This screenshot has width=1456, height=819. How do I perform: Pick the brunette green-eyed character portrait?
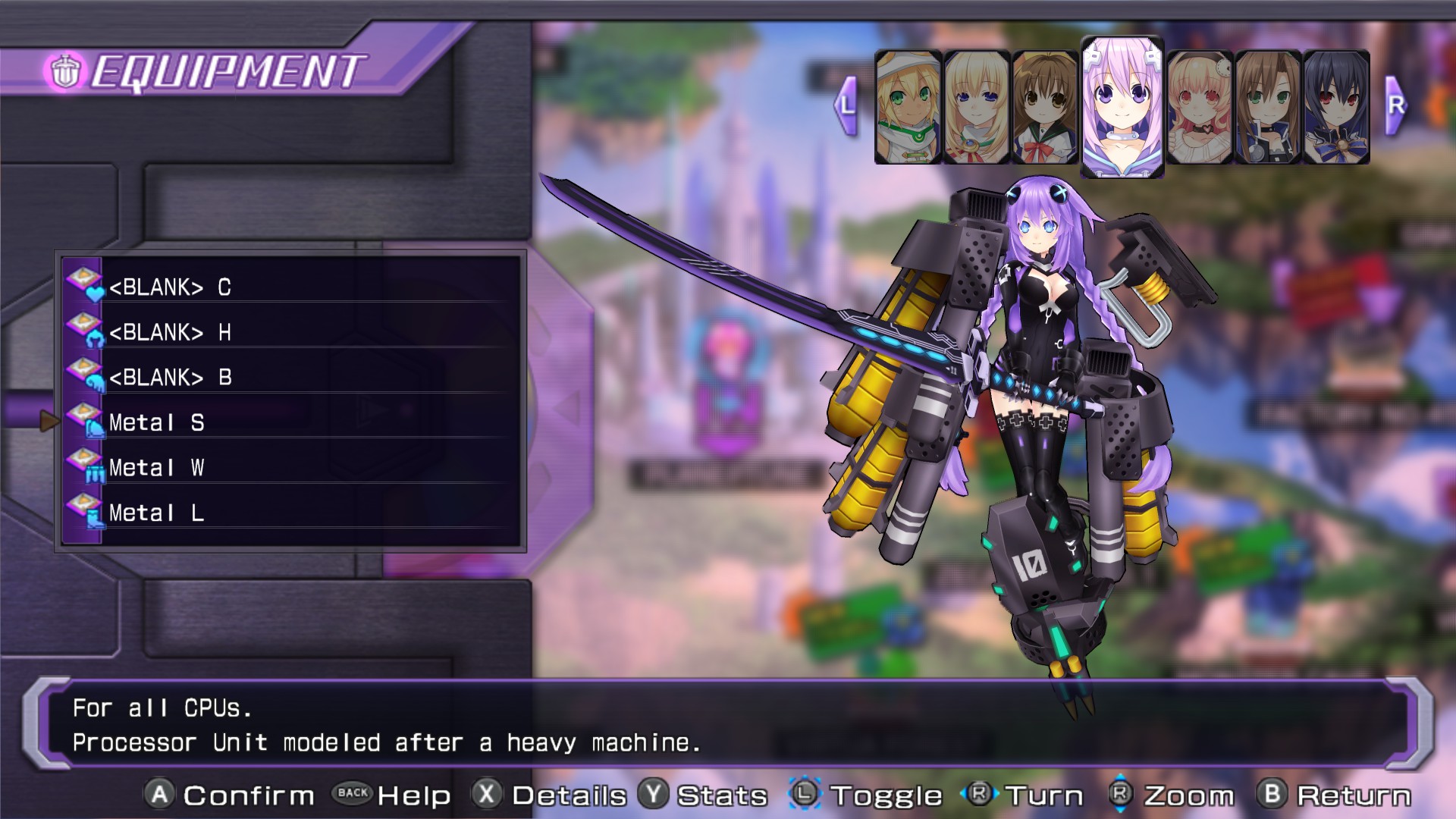point(1267,108)
